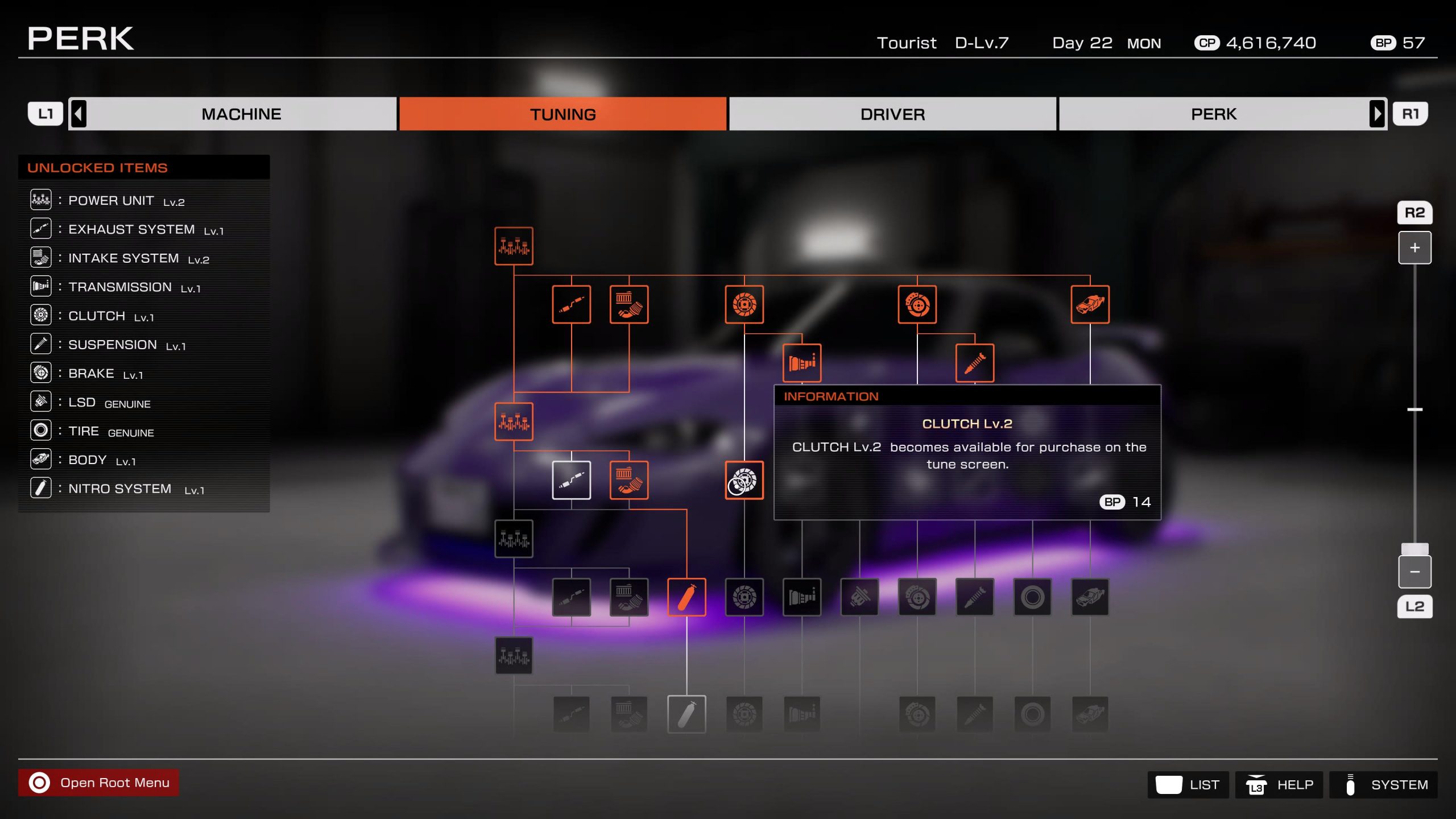Open the DRIVER tab

coord(892,114)
